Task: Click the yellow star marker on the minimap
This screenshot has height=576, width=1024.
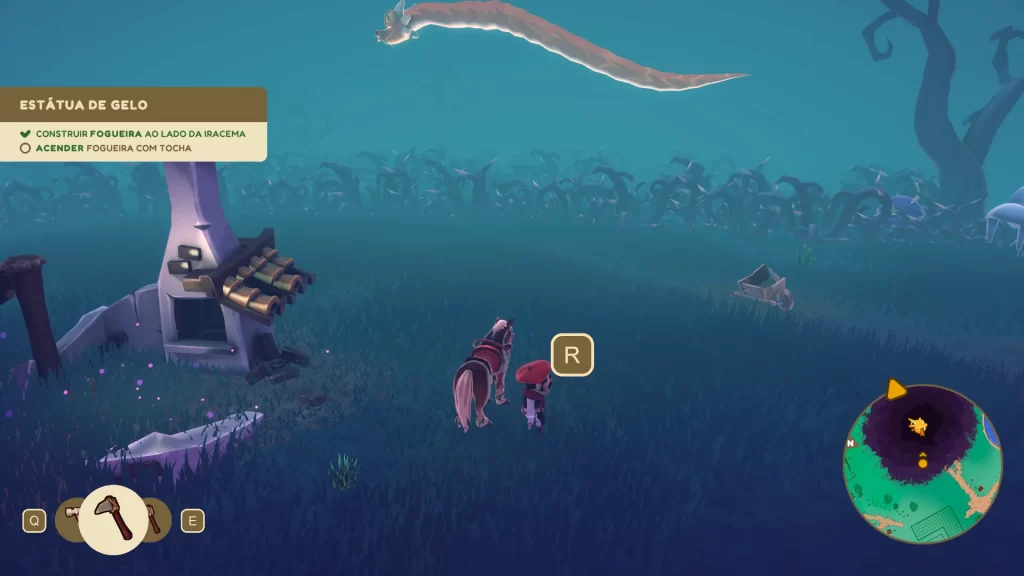Action: tap(918, 426)
